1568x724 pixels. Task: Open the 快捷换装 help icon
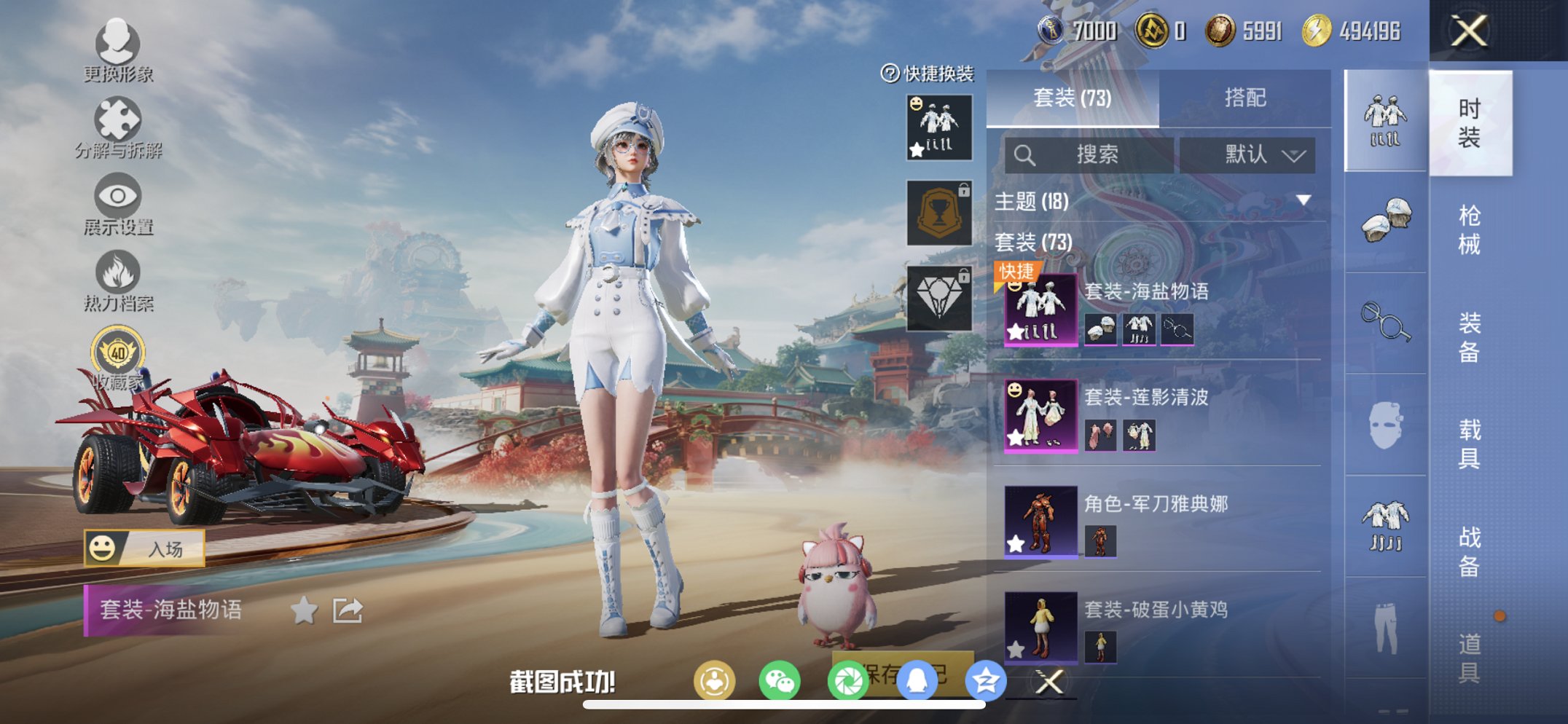point(890,74)
